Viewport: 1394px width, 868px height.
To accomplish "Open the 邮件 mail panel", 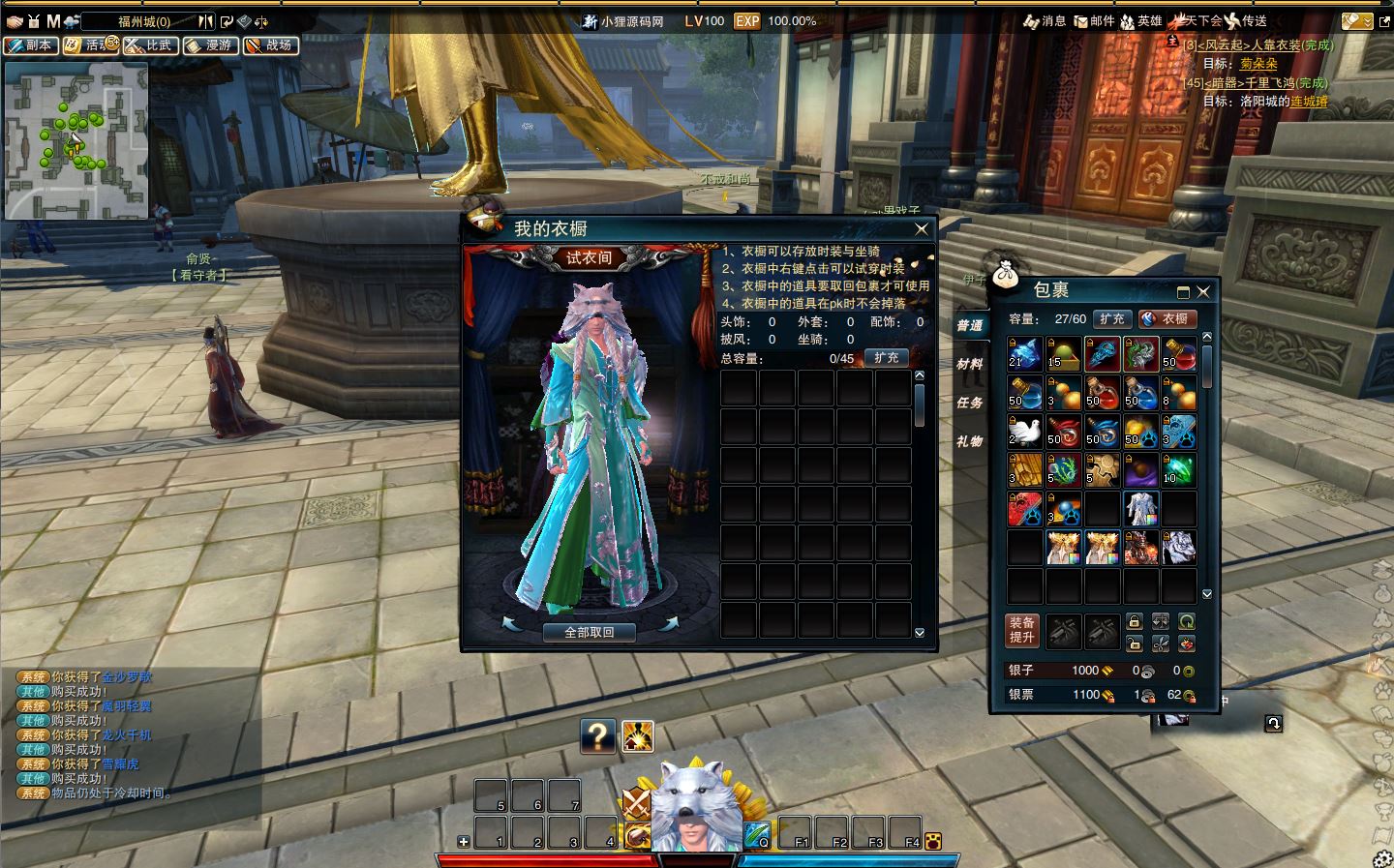I will pyautogui.click(x=1094, y=20).
